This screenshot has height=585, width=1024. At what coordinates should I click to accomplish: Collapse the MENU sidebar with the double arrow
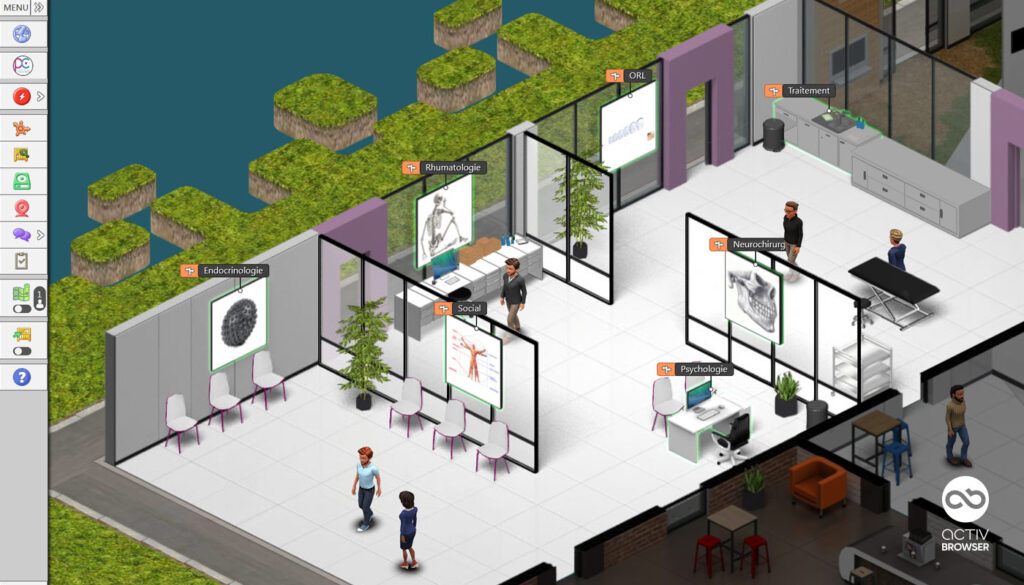pos(38,7)
